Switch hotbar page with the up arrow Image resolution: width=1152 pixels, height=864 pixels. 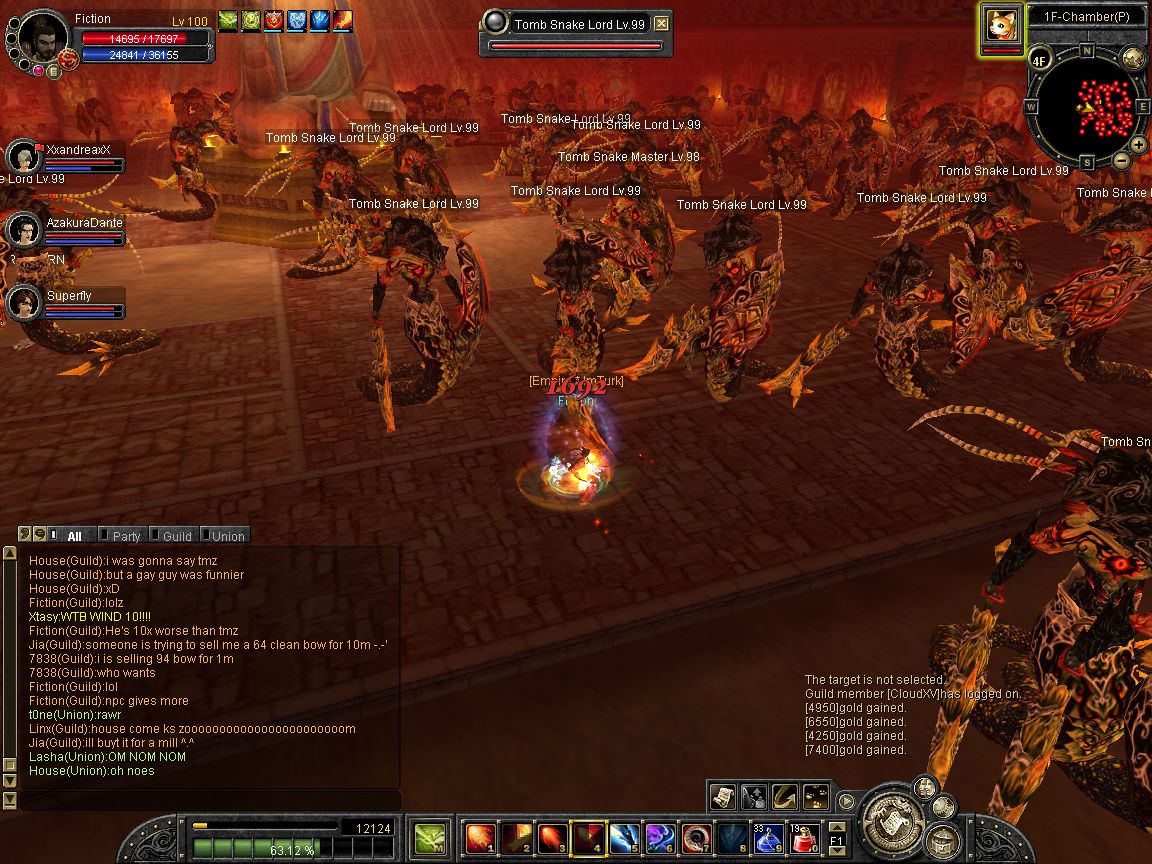(x=837, y=826)
